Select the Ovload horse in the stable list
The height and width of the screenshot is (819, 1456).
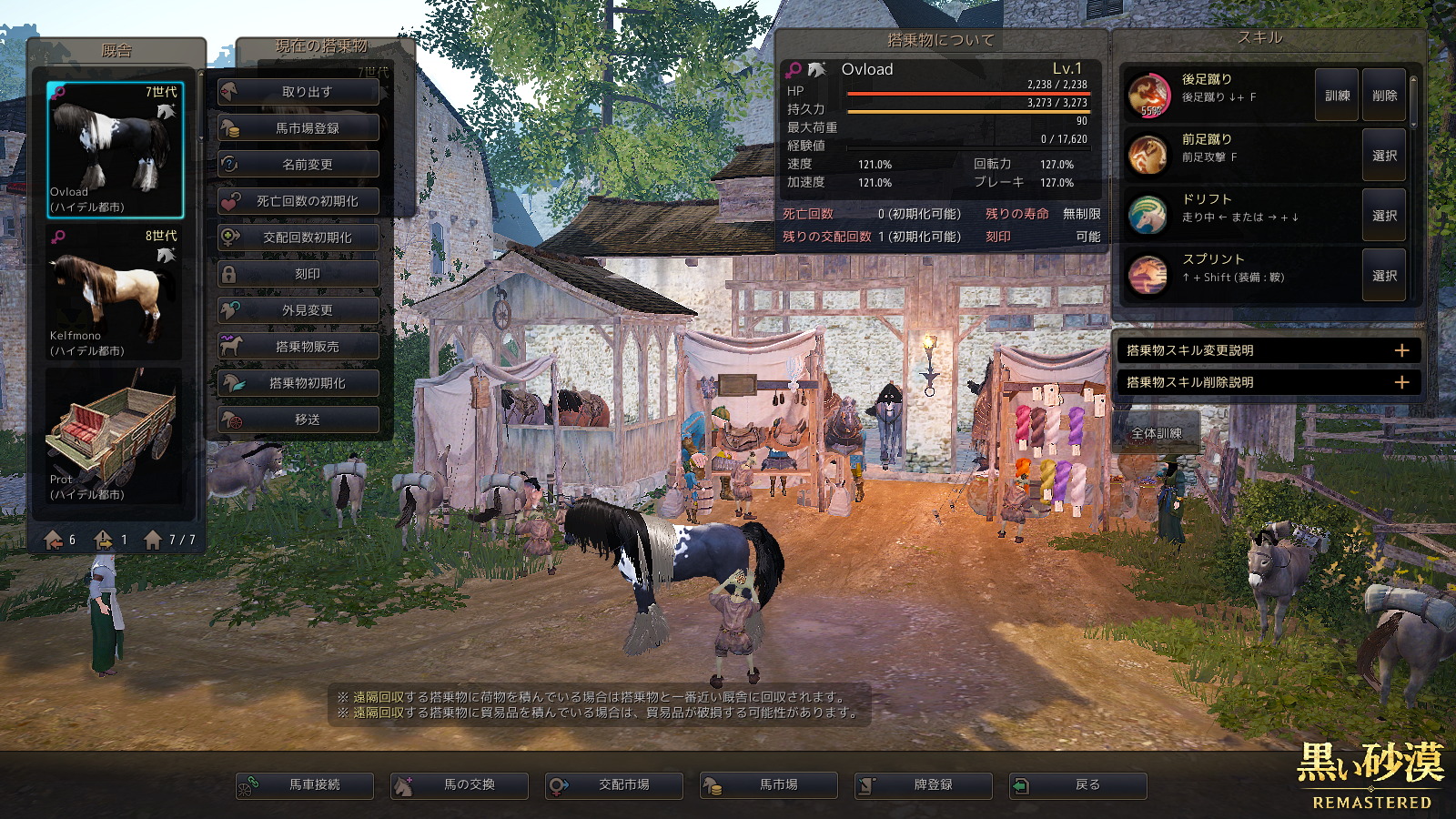click(116, 149)
